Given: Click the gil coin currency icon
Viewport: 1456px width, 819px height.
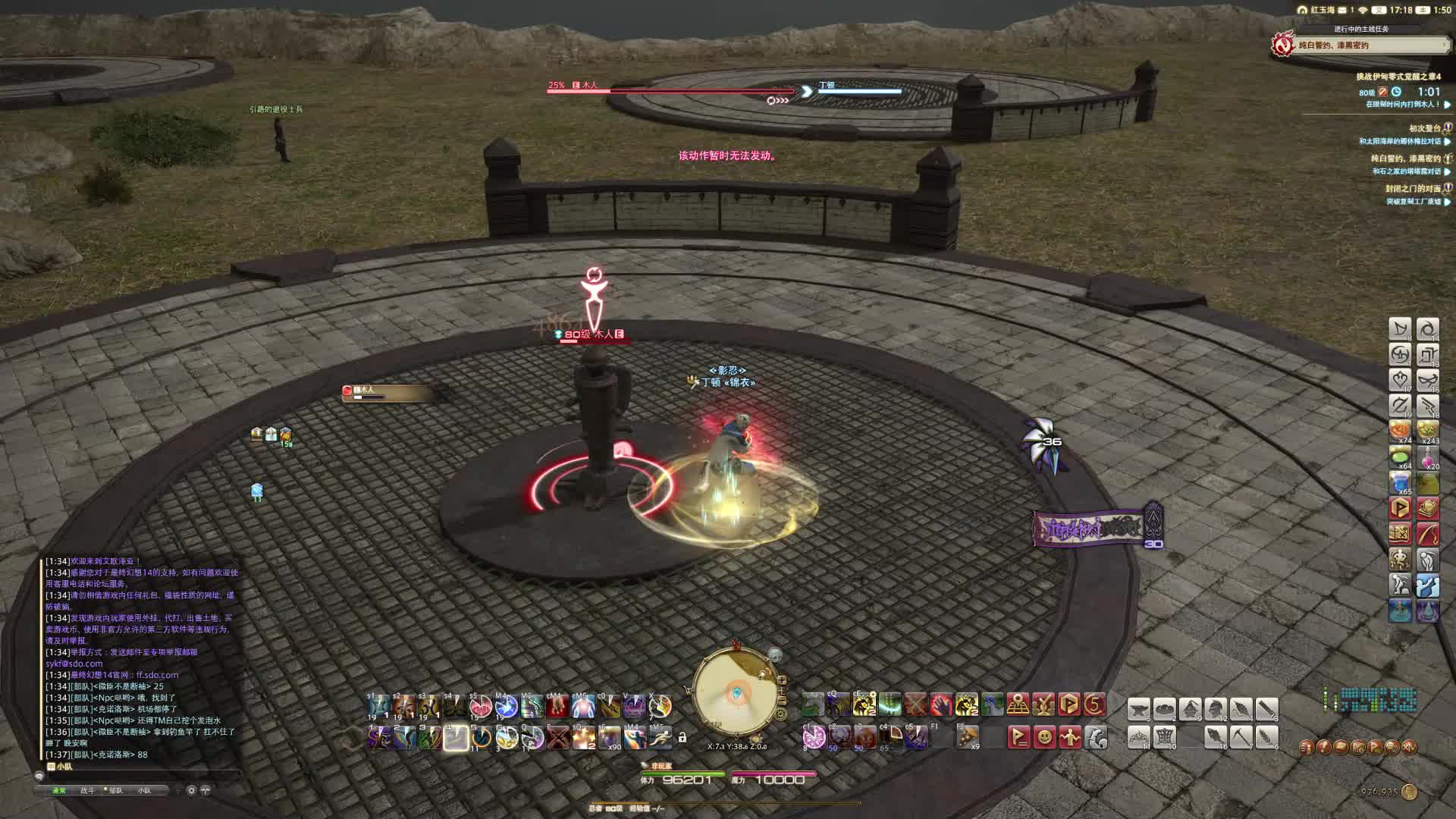Looking at the screenshot, I should coord(1409,792).
